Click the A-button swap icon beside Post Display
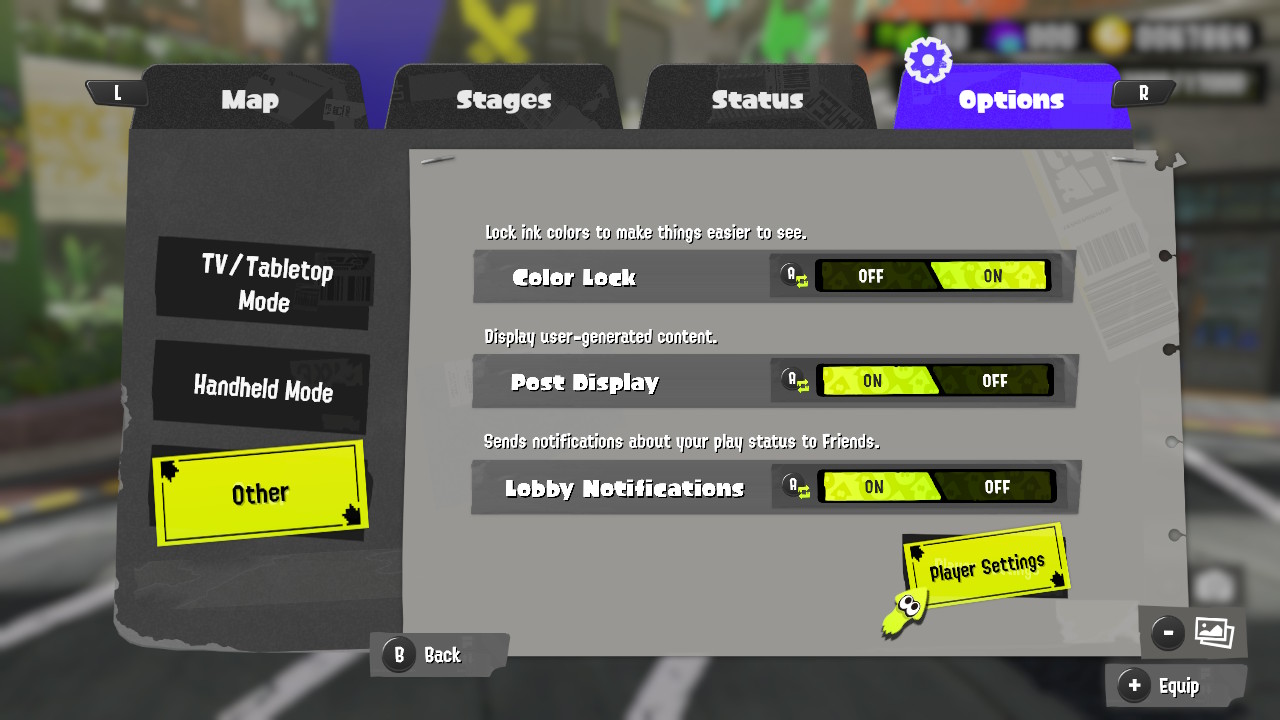Viewport: 1280px width, 720px height. [x=795, y=382]
